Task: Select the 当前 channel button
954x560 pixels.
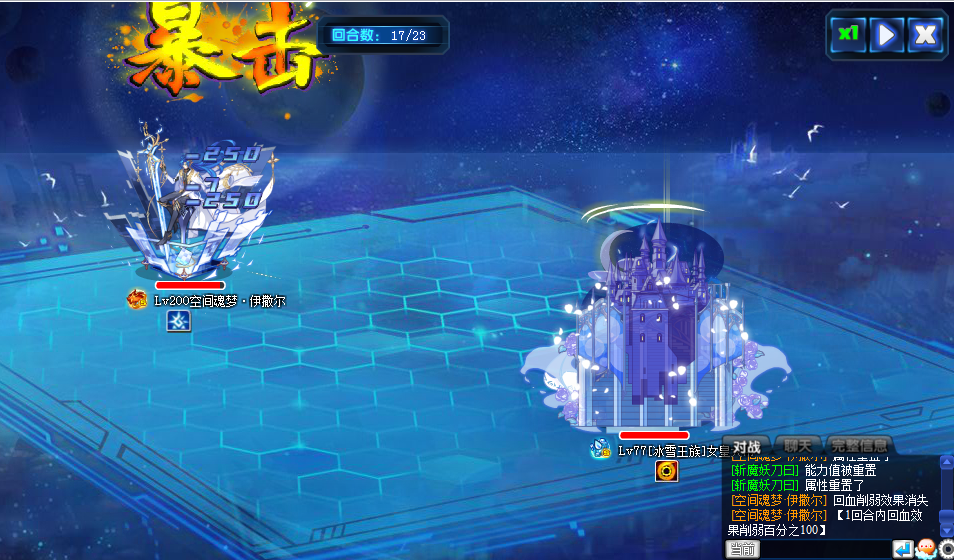Action: [742, 549]
